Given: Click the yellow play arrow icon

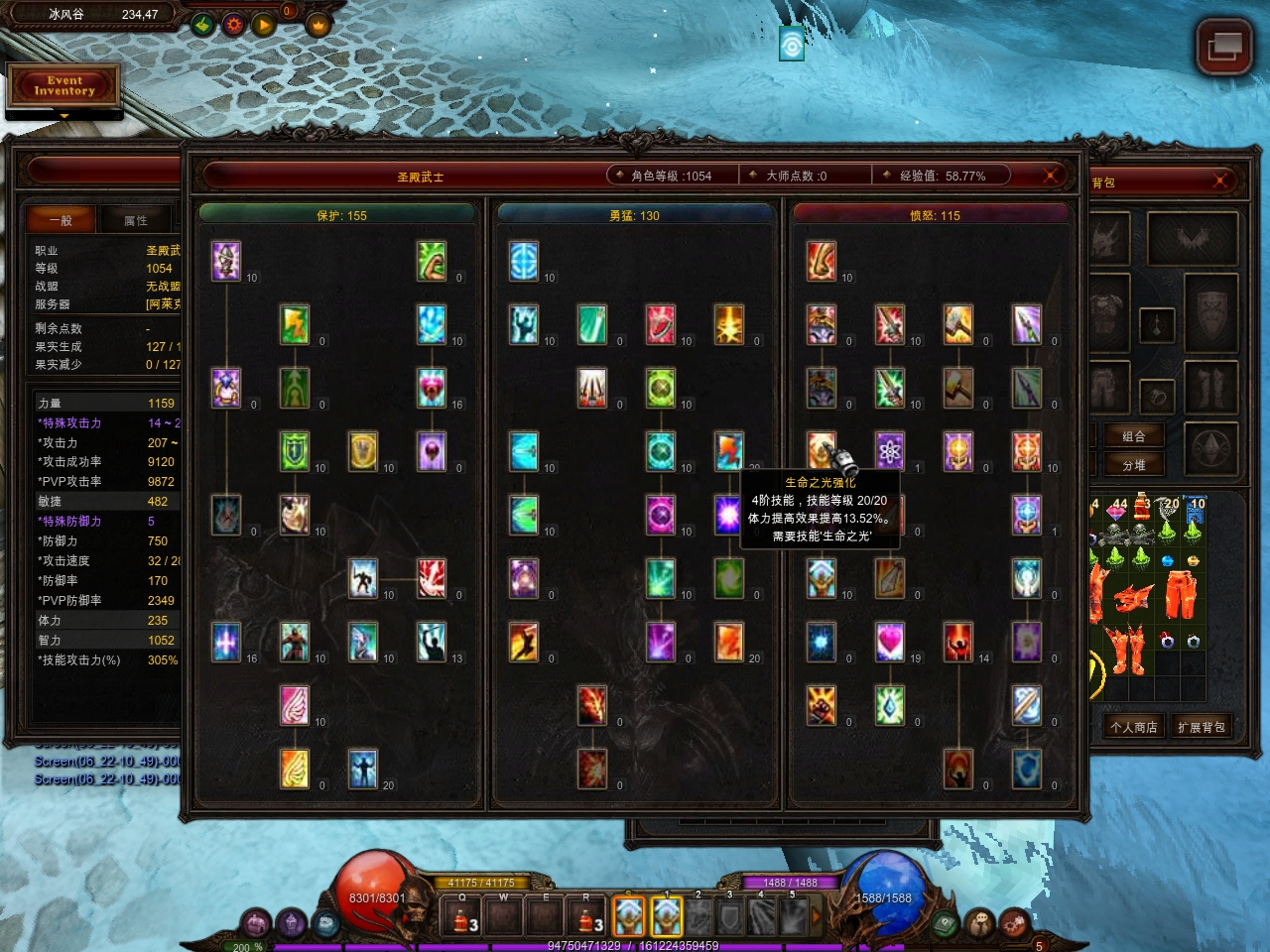Looking at the screenshot, I should pos(263,24).
